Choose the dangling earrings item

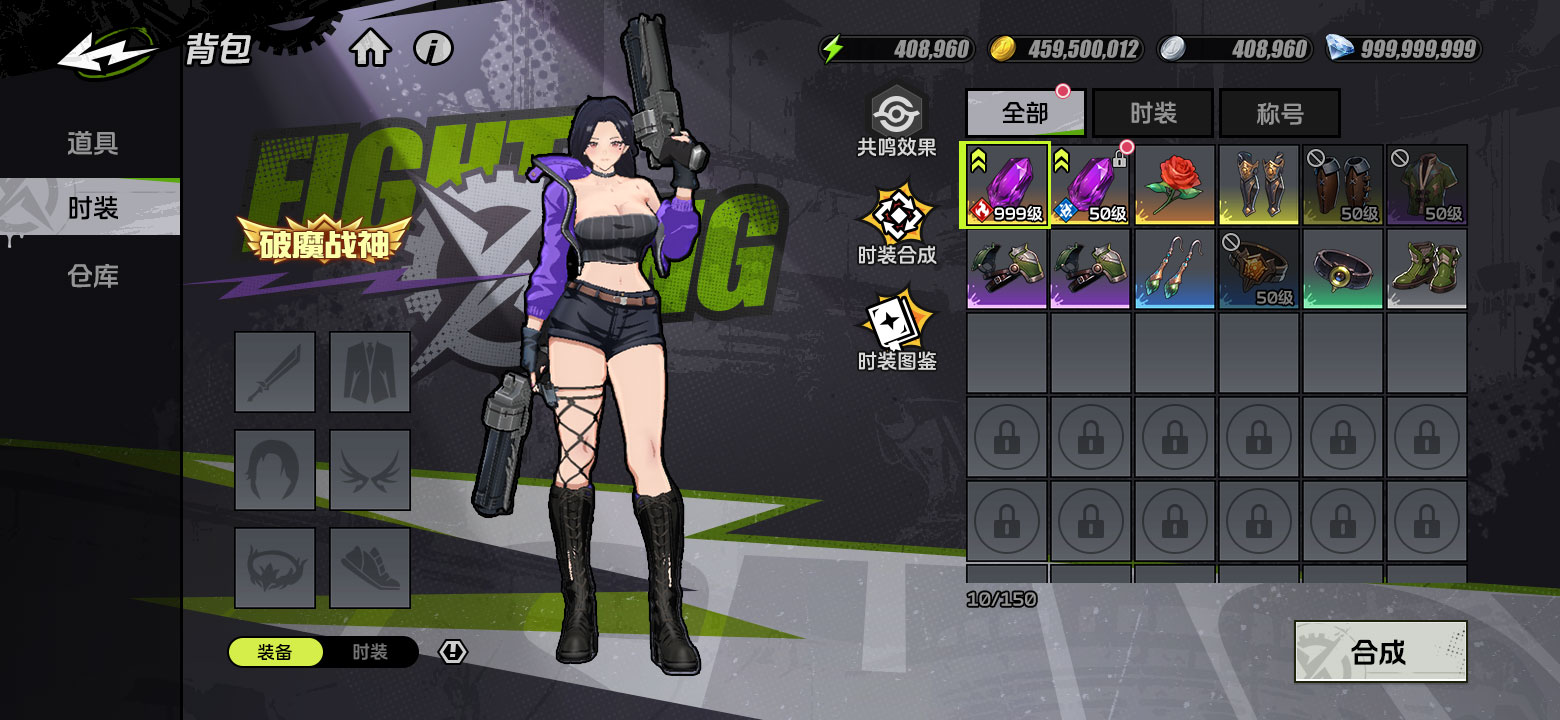(1174, 269)
